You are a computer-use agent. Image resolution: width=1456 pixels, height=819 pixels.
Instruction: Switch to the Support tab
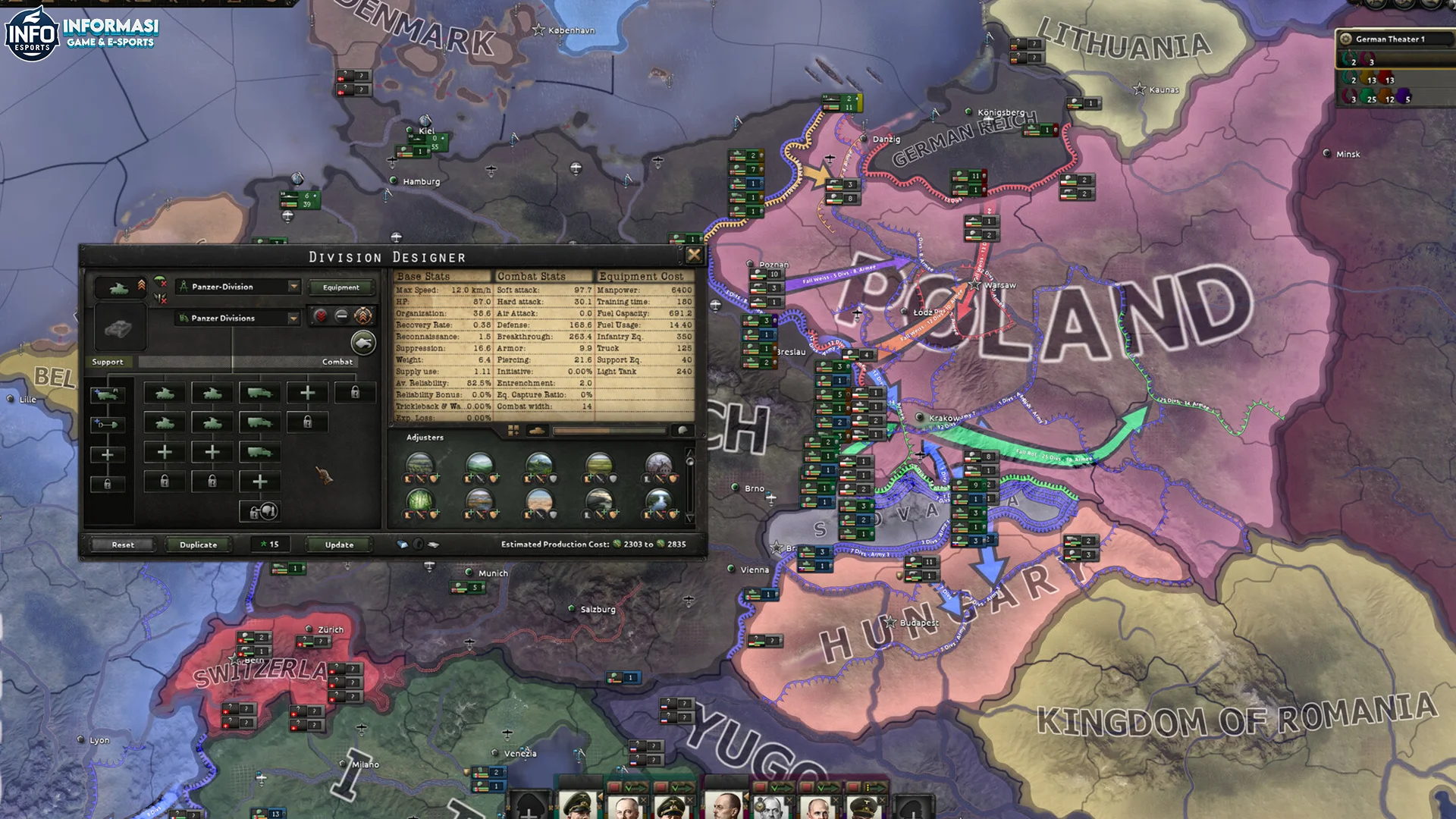108,362
